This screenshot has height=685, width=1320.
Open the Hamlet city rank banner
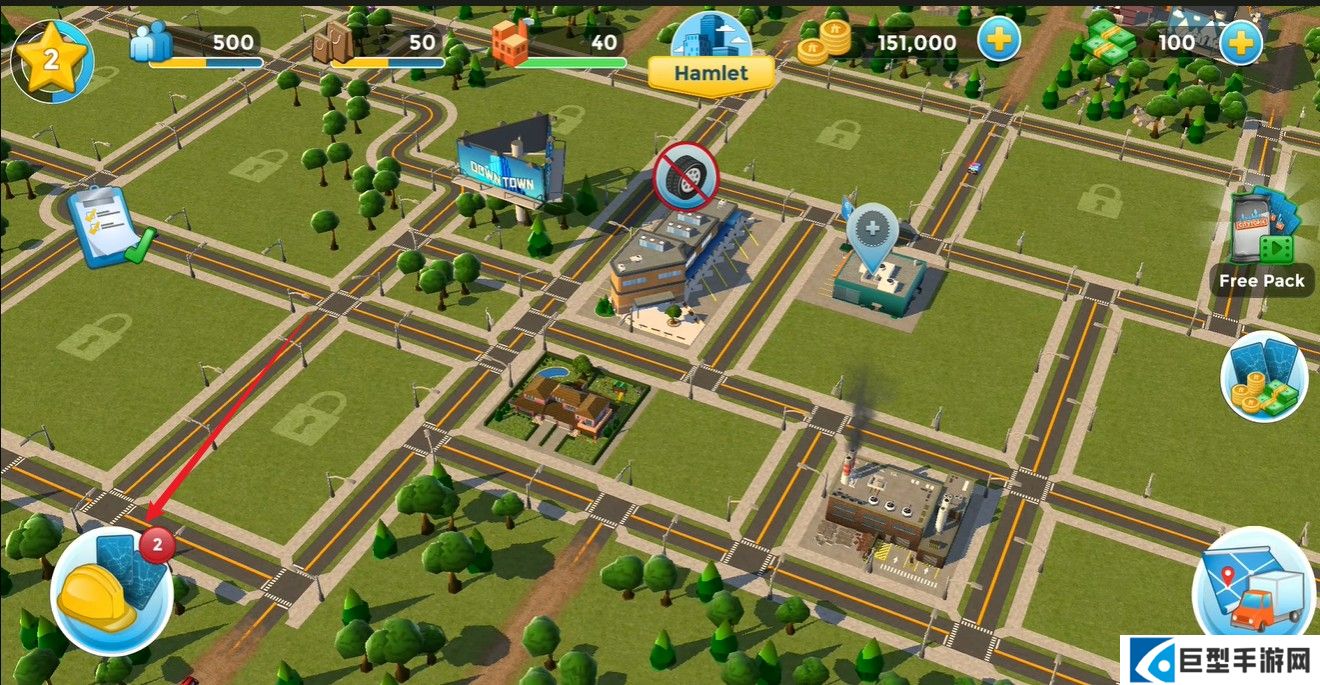(711, 72)
